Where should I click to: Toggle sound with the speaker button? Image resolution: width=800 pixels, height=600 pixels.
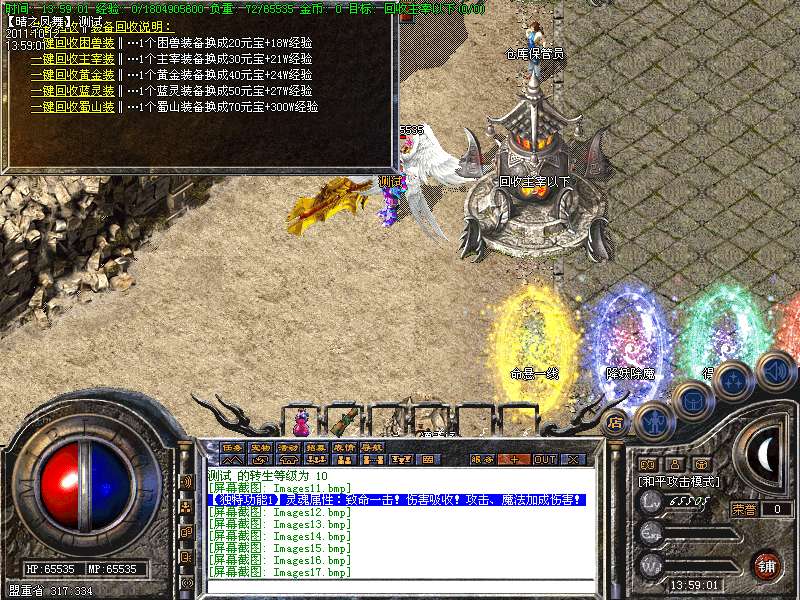tap(775, 370)
